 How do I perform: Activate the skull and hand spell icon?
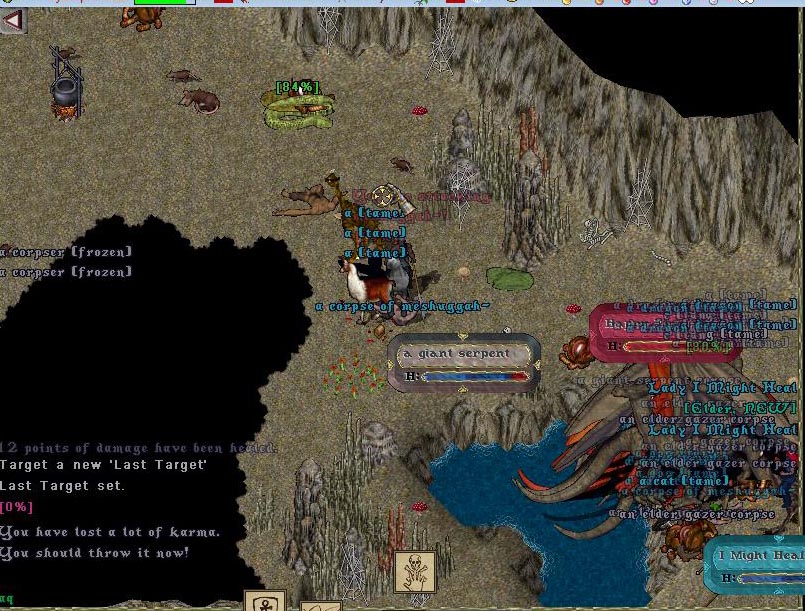[x=414, y=572]
